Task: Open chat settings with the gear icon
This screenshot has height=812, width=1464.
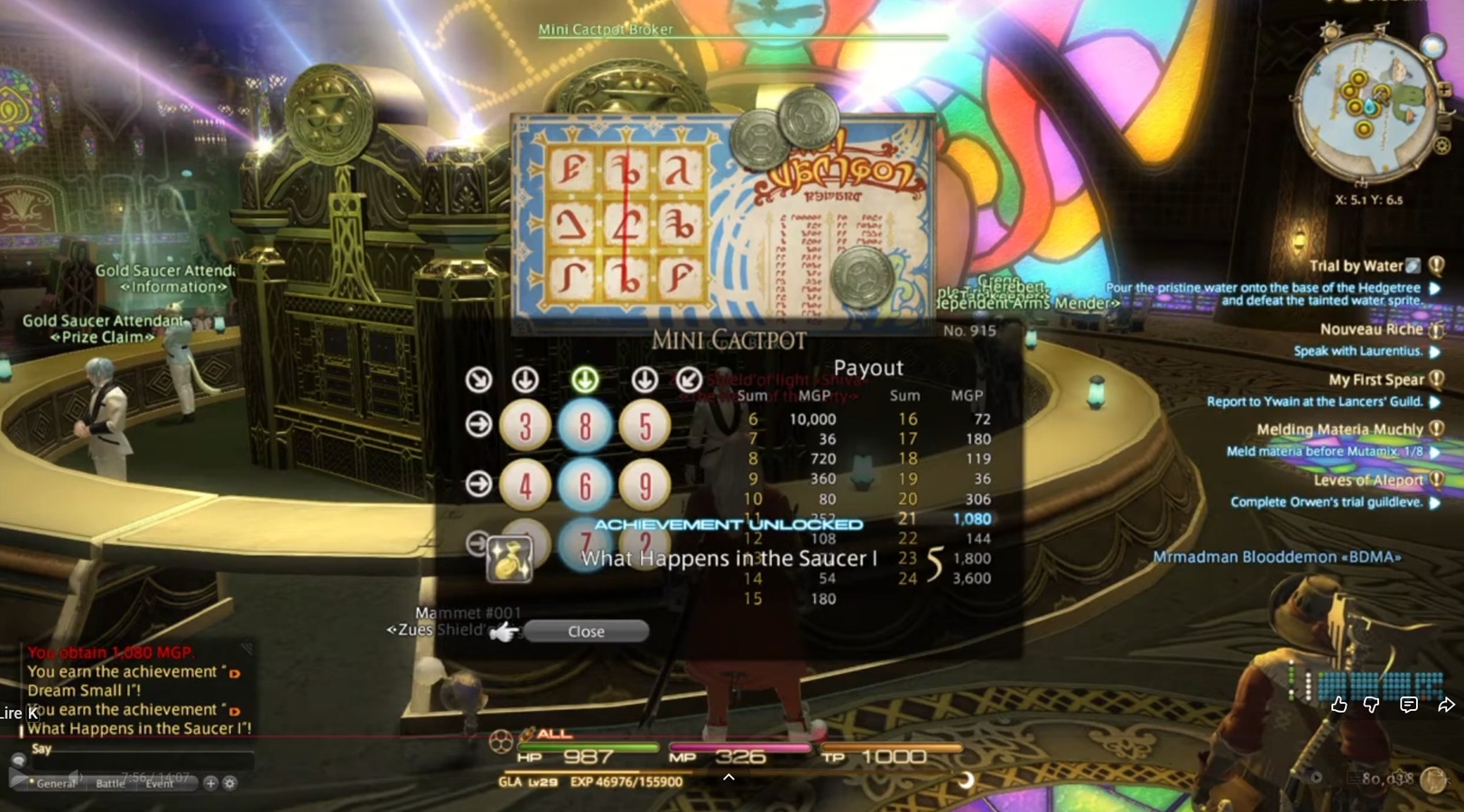Action: [x=230, y=783]
